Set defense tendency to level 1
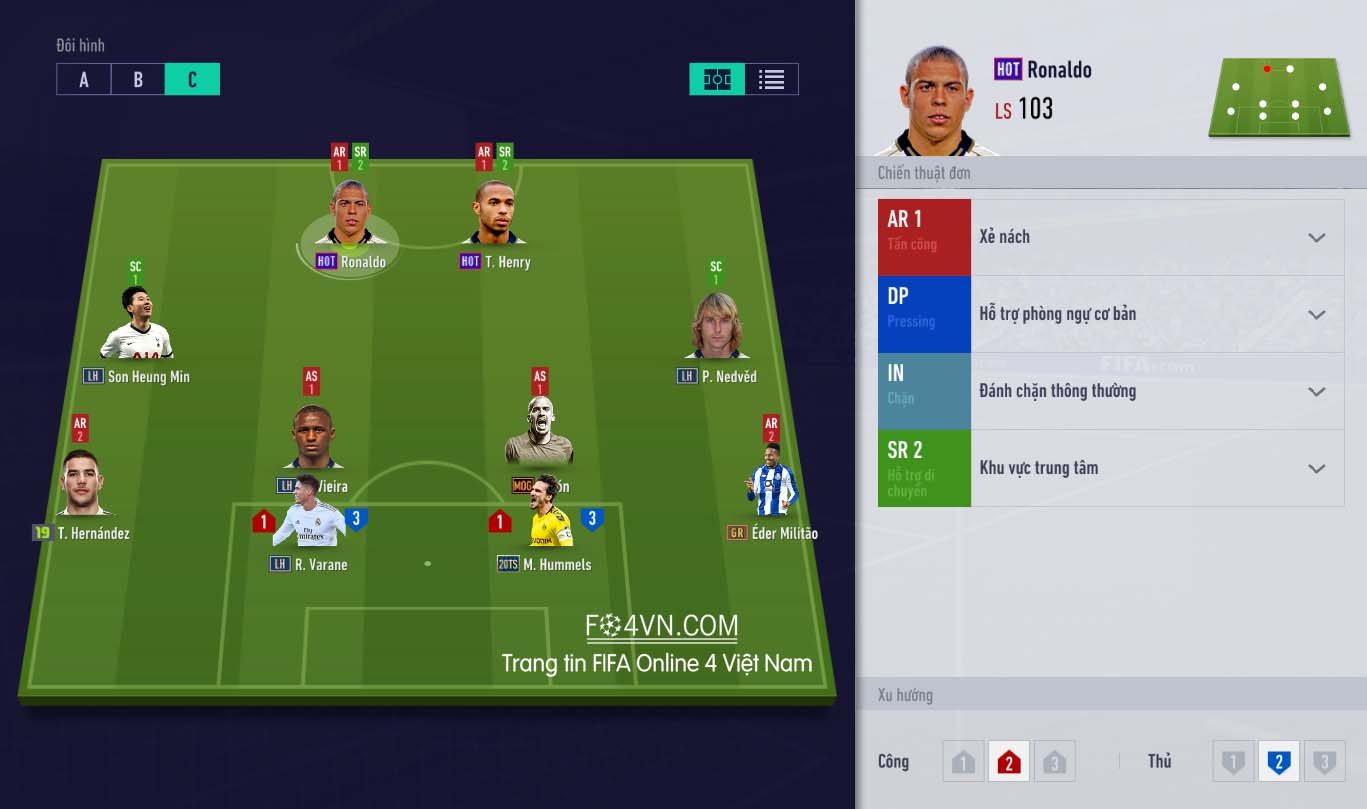1367x809 pixels. tap(1233, 763)
